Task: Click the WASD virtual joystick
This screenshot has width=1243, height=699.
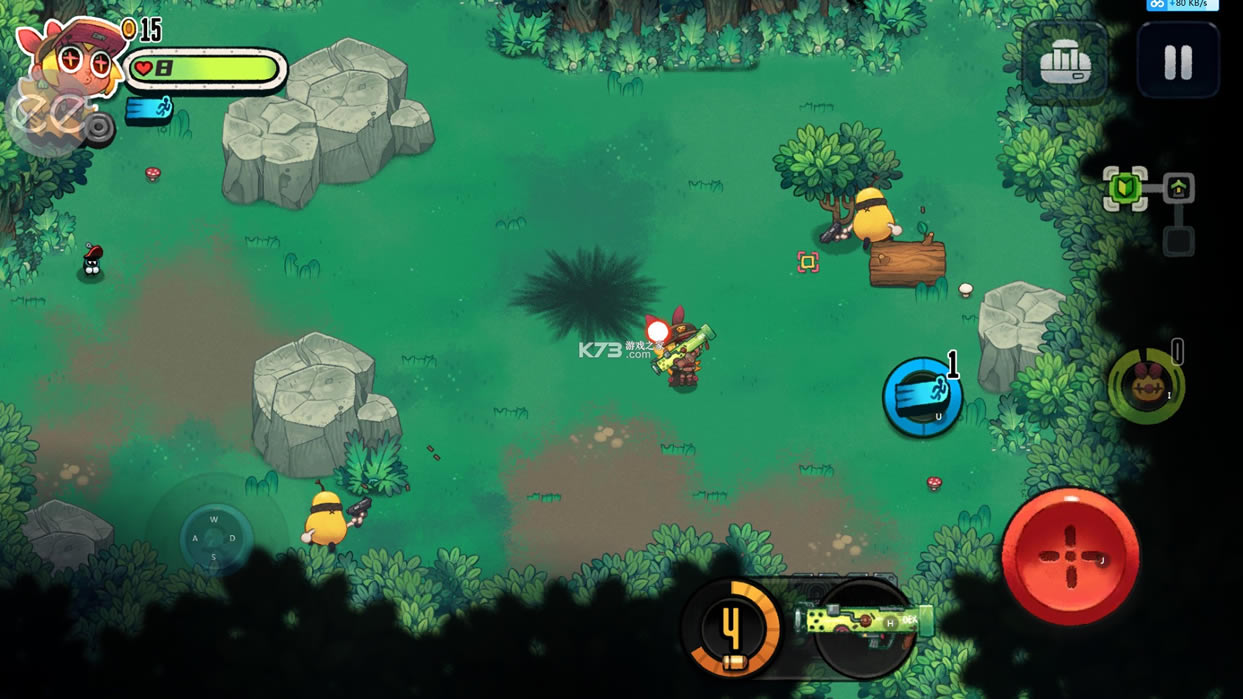Action: tap(214, 538)
